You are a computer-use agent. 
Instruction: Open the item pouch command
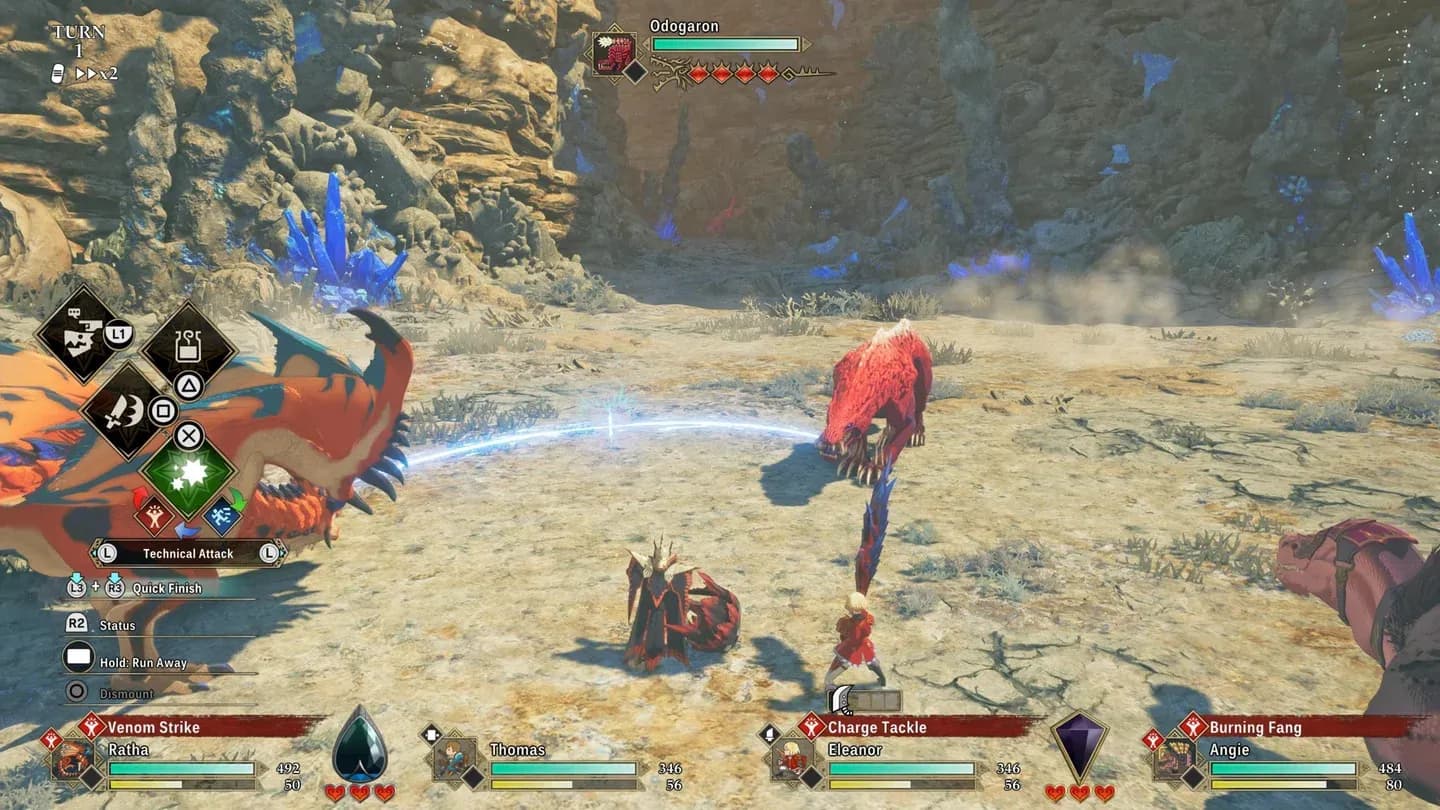pos(188,347)
